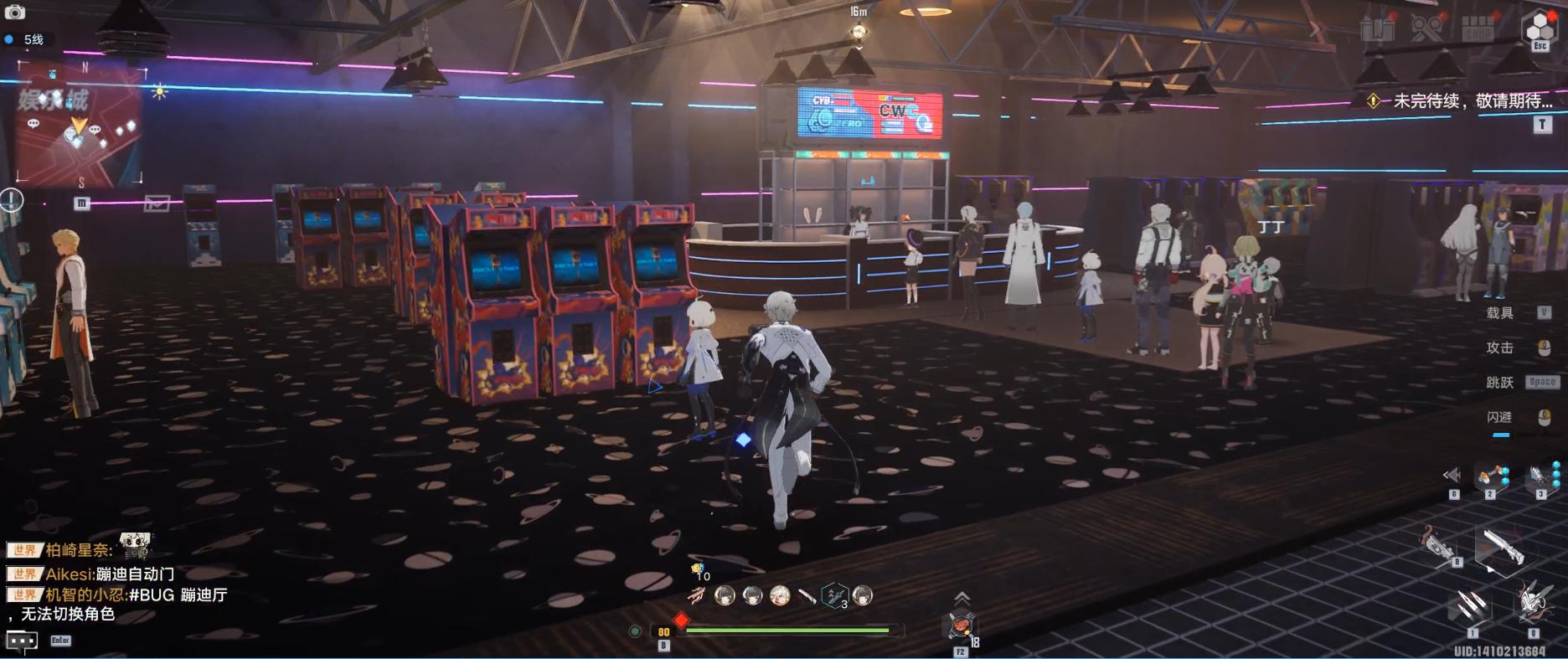Use the relic with three blue charges

(1541, 476)
